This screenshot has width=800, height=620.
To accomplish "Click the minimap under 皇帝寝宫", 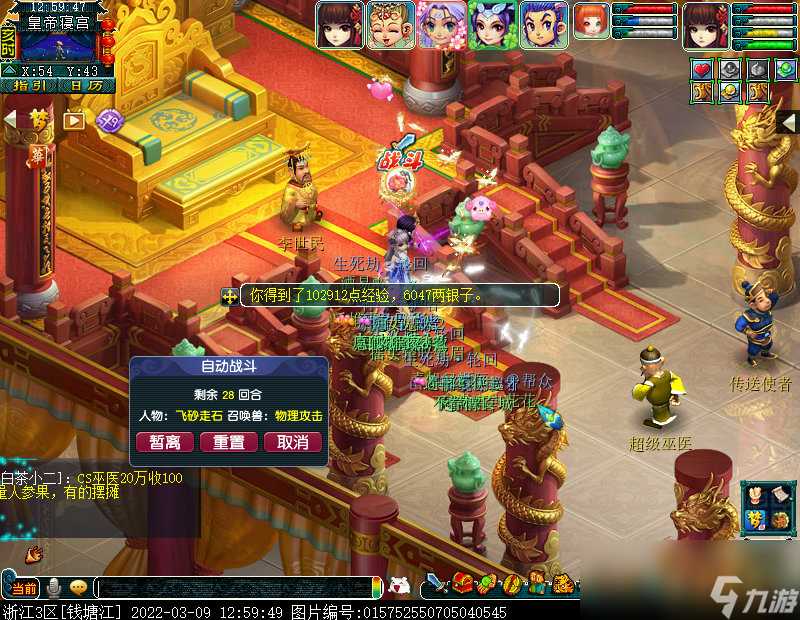I will [x=58, y=47].
